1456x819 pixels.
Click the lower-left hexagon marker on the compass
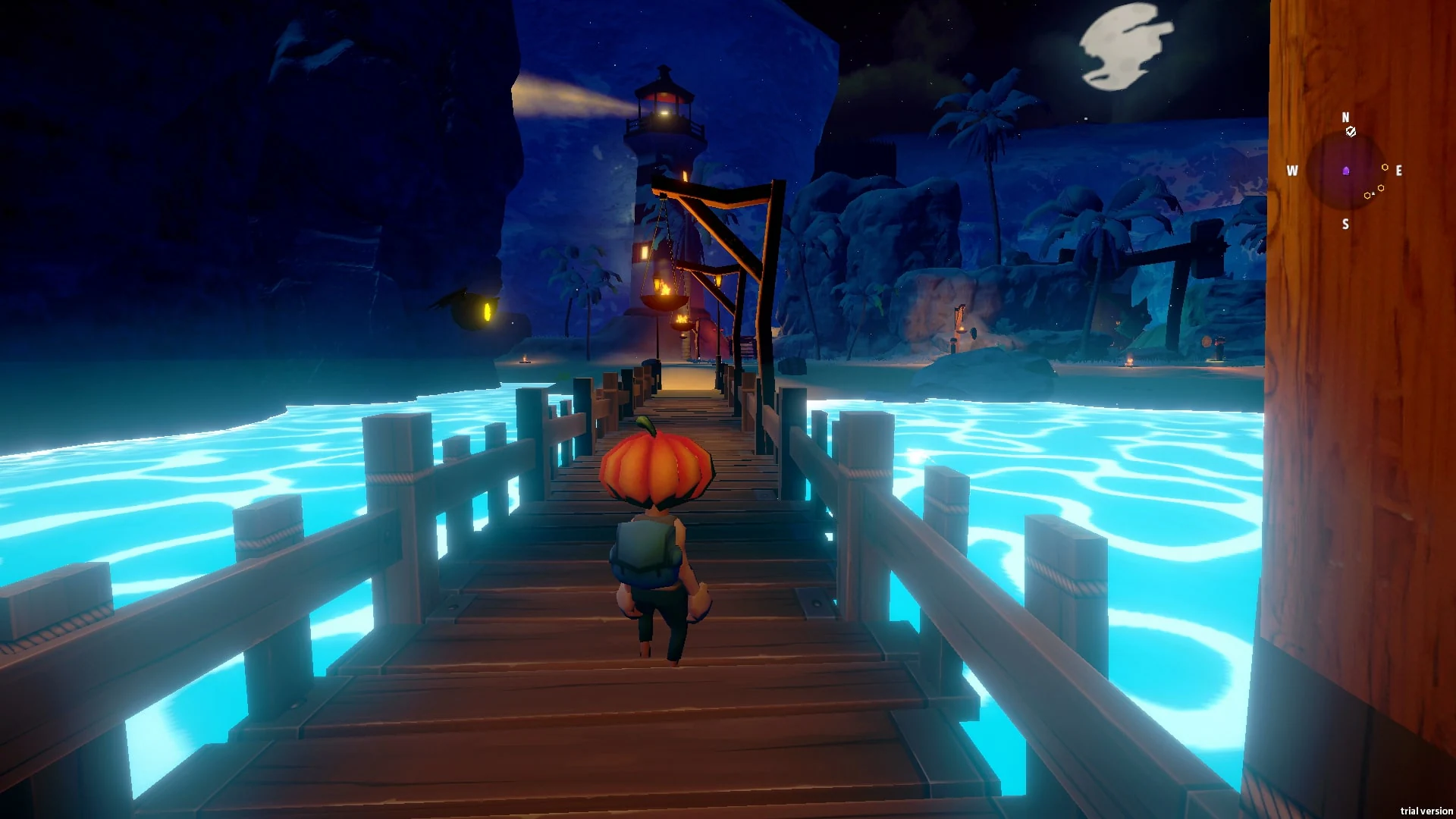1367,196
